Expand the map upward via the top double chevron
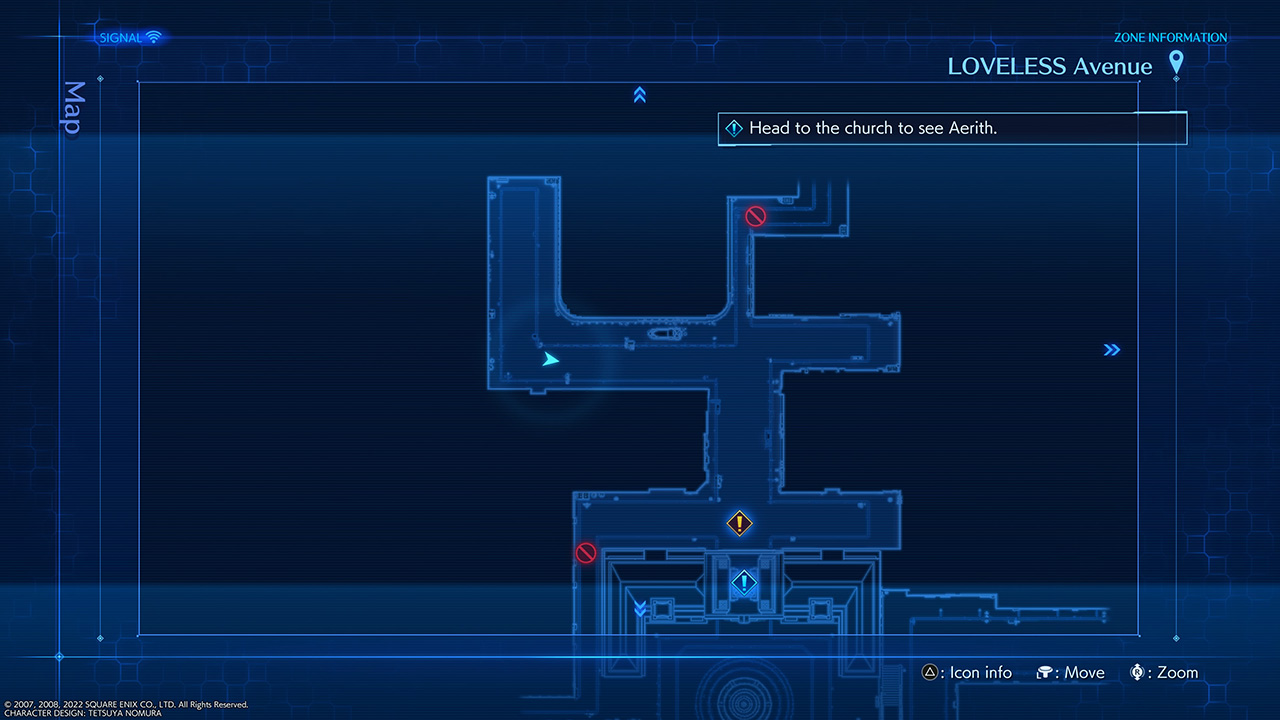The image size is (1280, 720). (639, 95)
